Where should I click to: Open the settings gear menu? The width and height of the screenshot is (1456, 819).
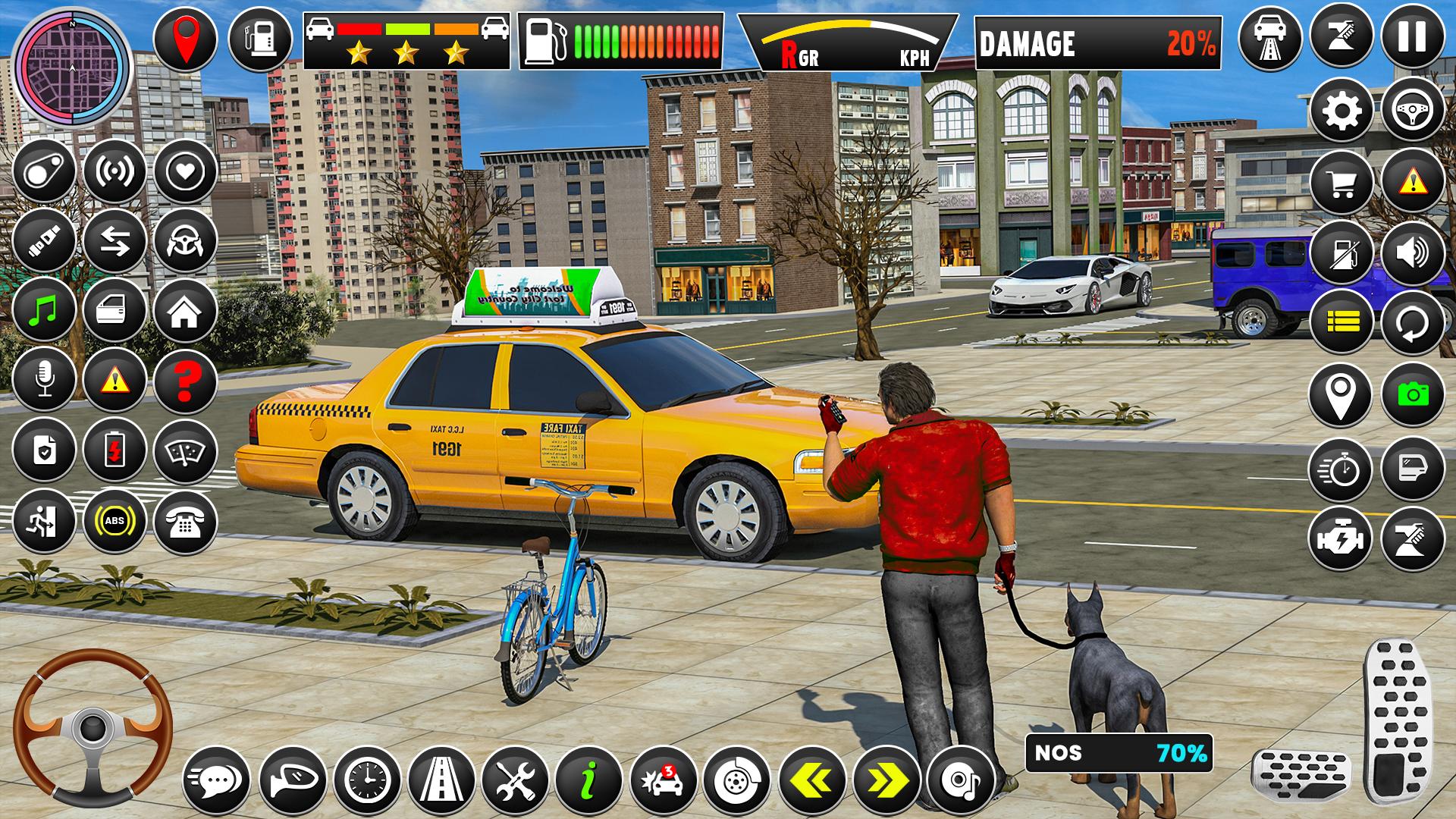point(1341,111)
